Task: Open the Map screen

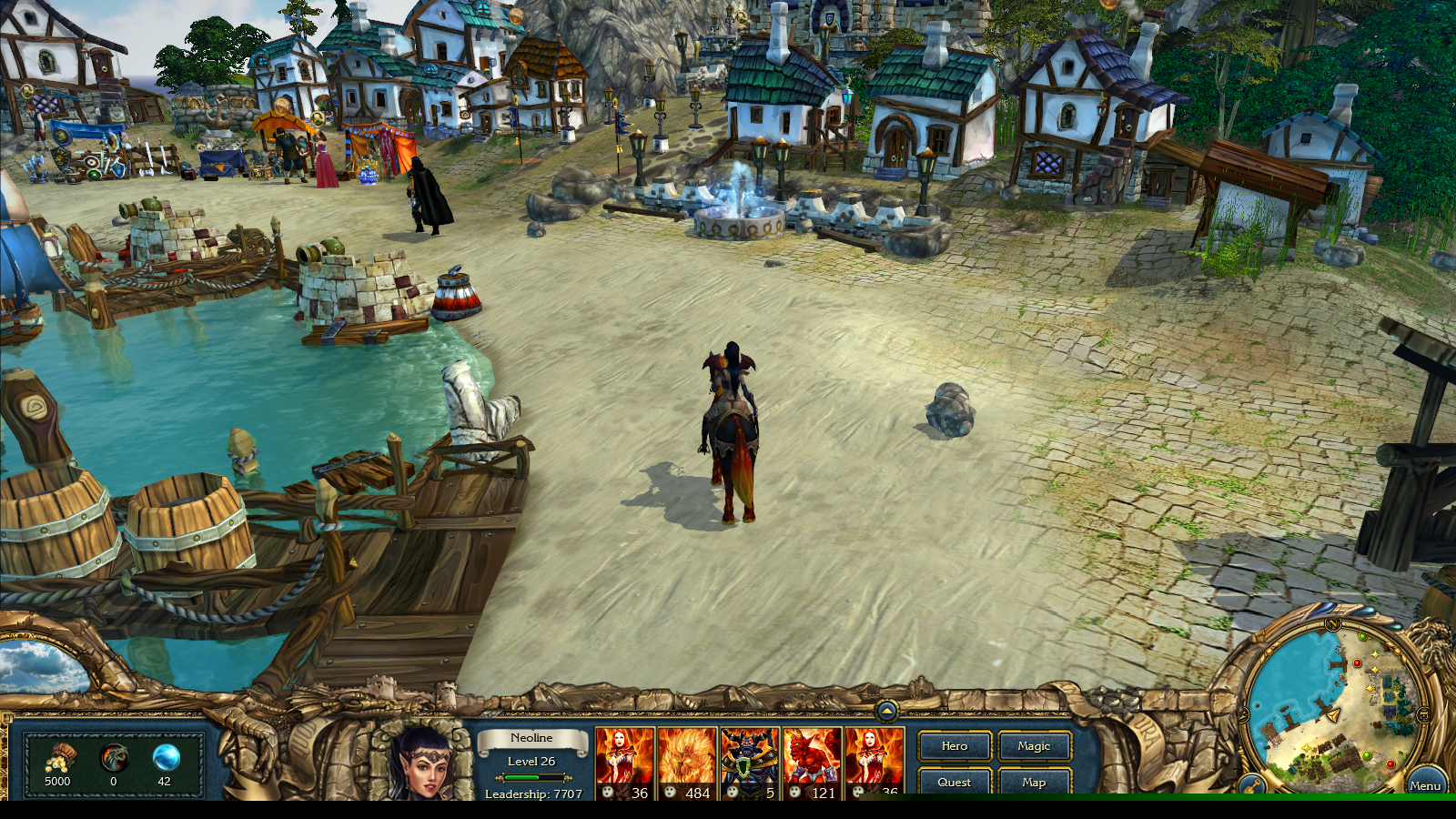Action: click(1034, 783)
